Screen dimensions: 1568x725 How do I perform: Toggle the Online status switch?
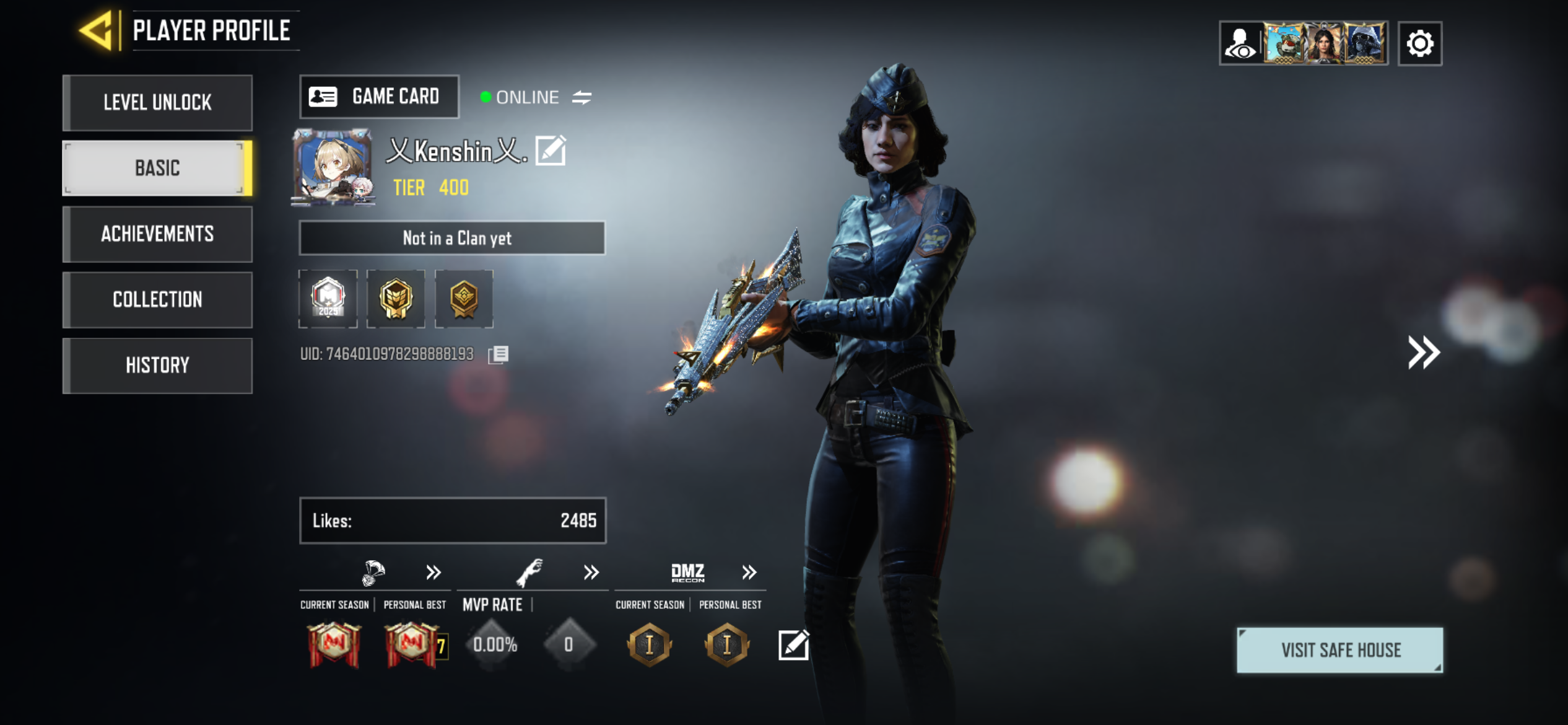tap(581, 97)
